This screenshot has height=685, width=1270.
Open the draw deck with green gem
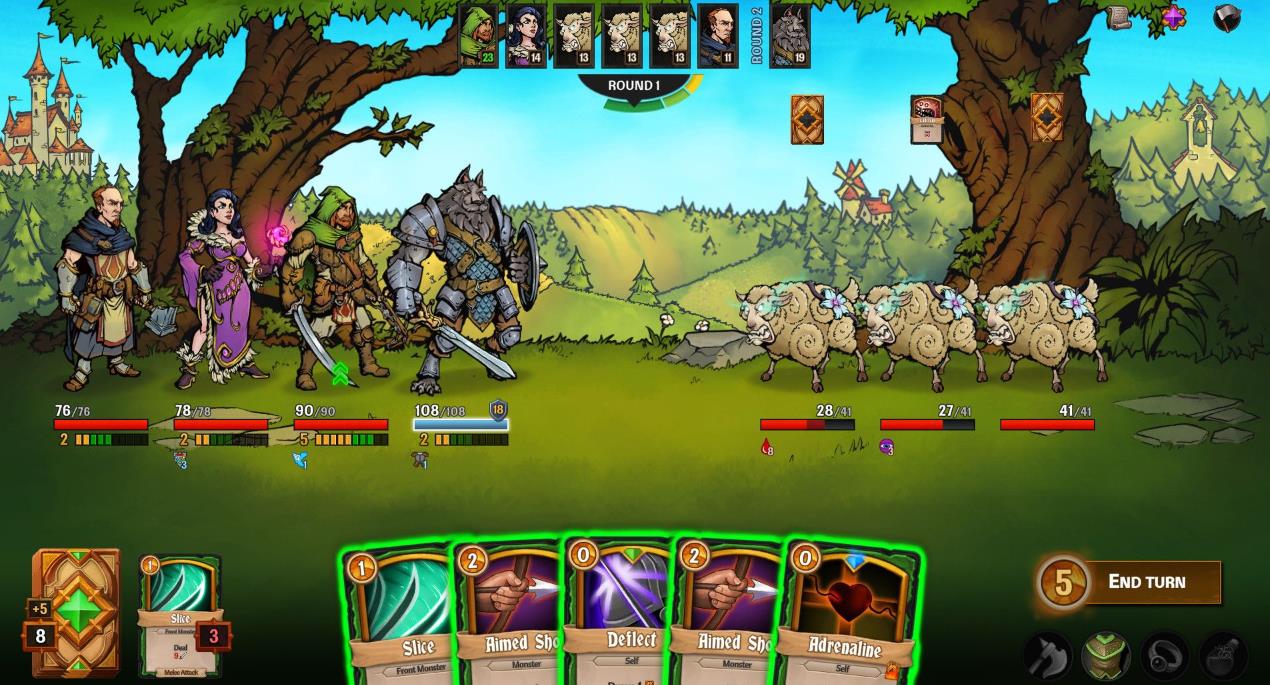pos(77,612)
